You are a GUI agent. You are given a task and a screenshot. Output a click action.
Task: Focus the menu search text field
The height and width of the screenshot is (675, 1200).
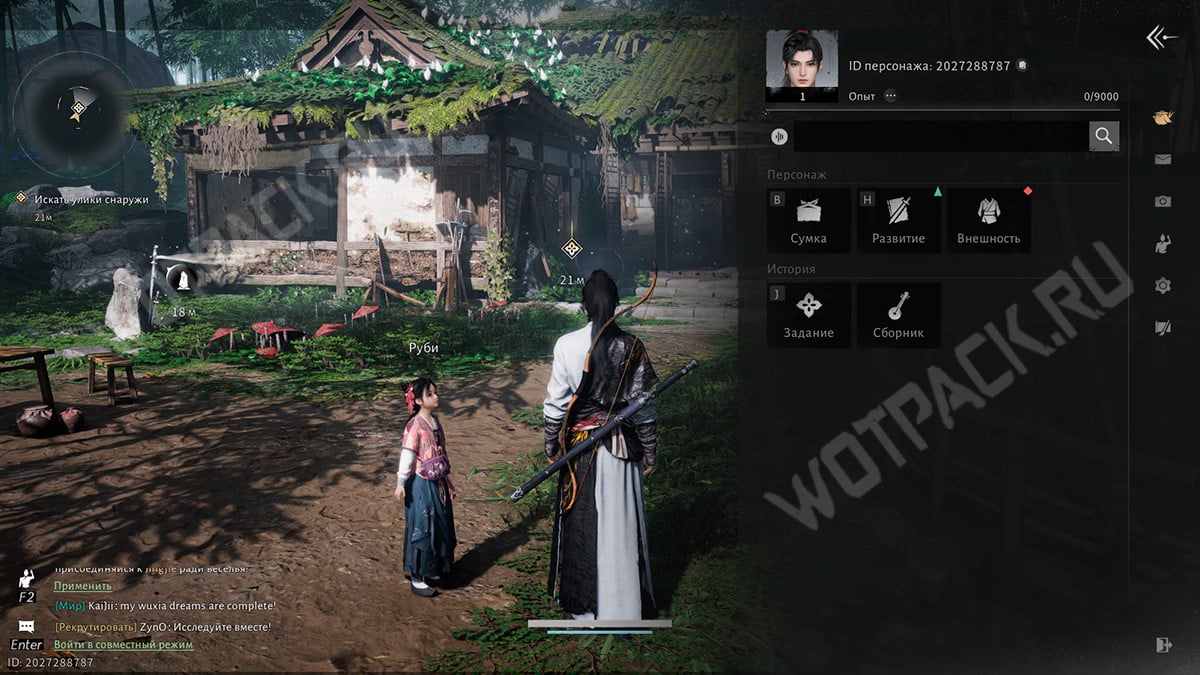(x=940, y=136)
